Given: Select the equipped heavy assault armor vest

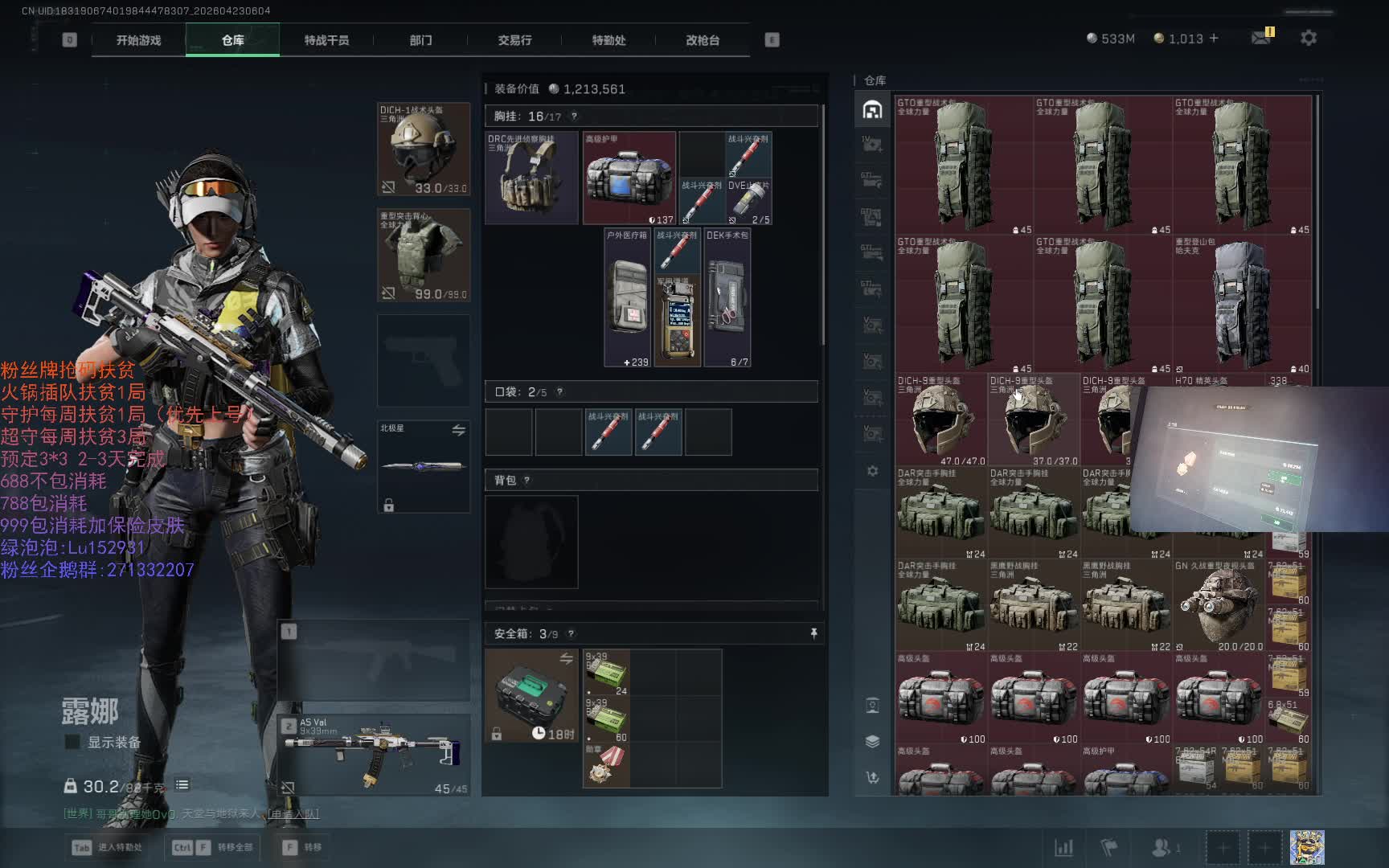Looking at the screenshot, I should tap(424, 256).
